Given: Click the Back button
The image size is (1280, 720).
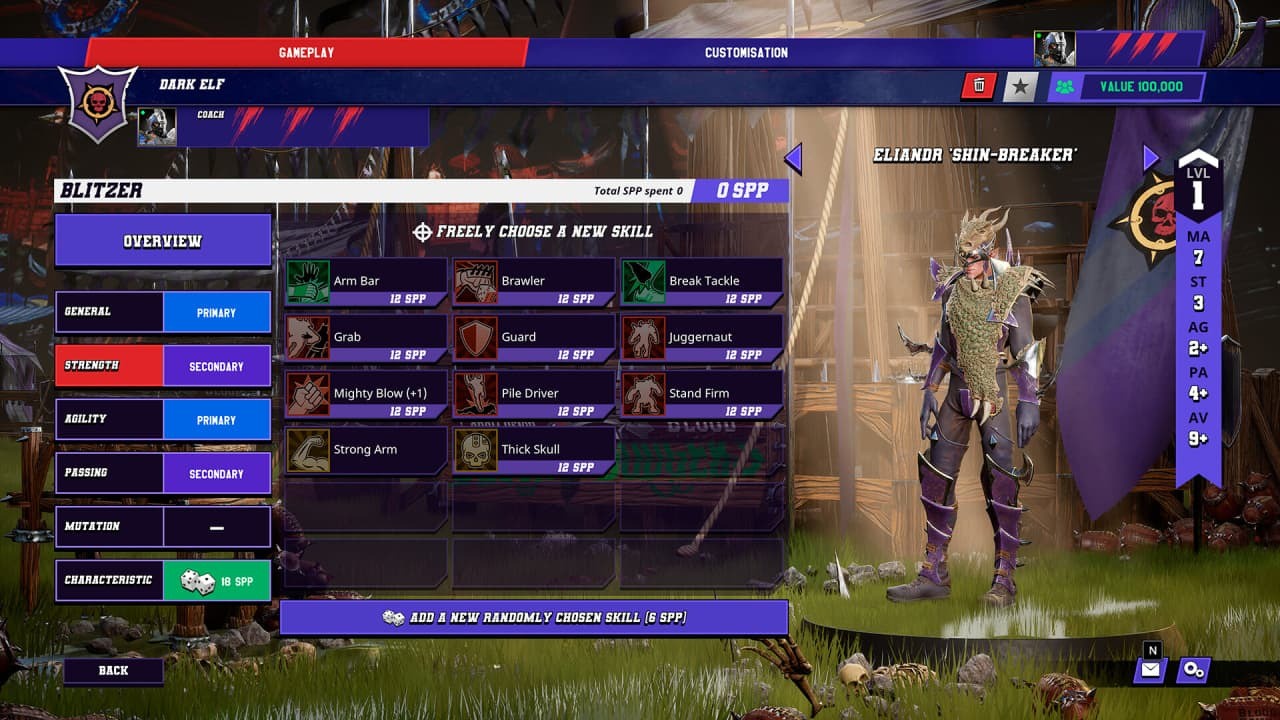Looking at the screenshot, I should pyautogui.click(x=113, y=670).
